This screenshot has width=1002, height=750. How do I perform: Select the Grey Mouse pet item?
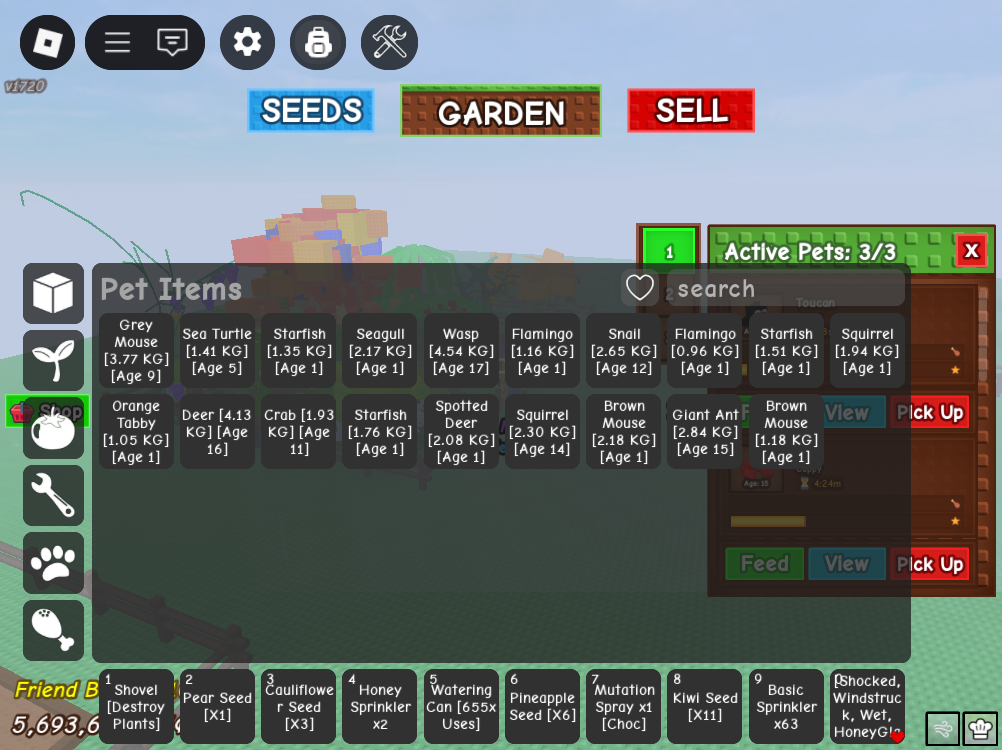click(x=136, y=350)
